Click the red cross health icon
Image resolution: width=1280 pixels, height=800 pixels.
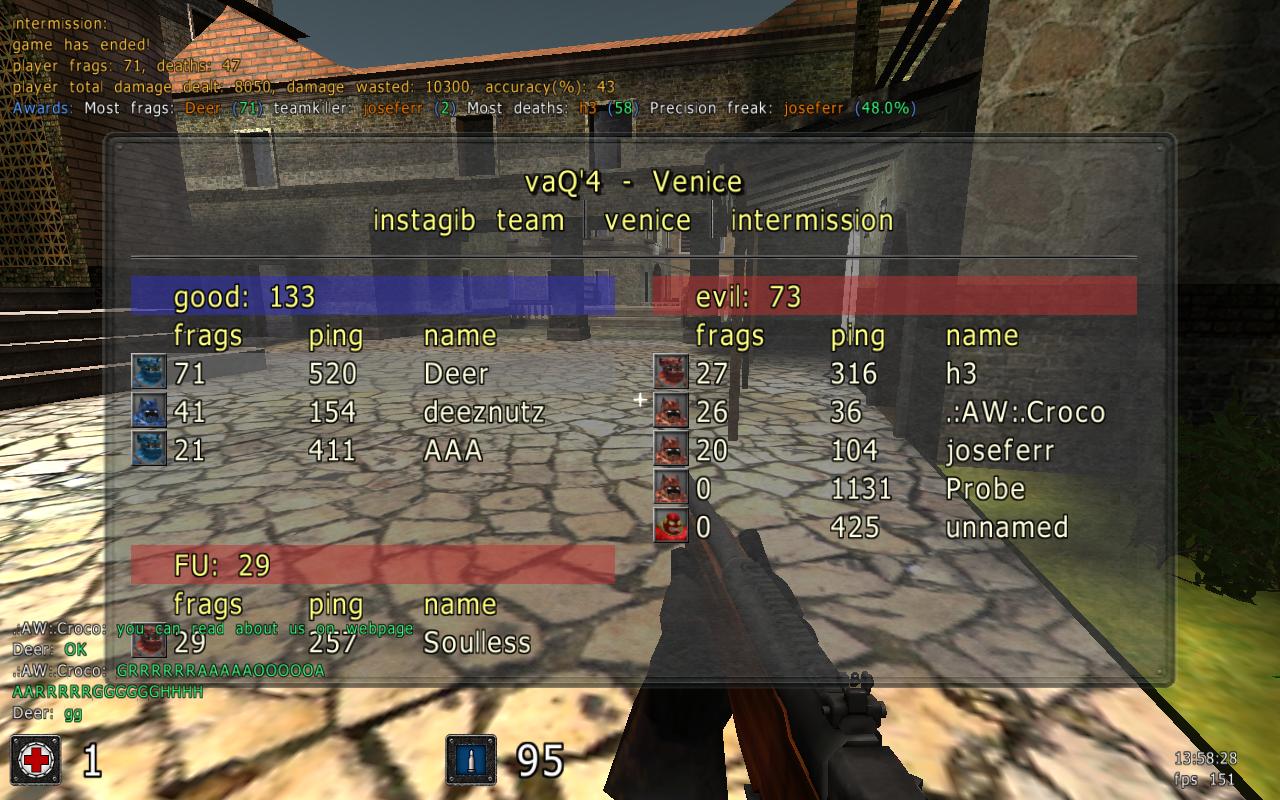pos(36,760)
